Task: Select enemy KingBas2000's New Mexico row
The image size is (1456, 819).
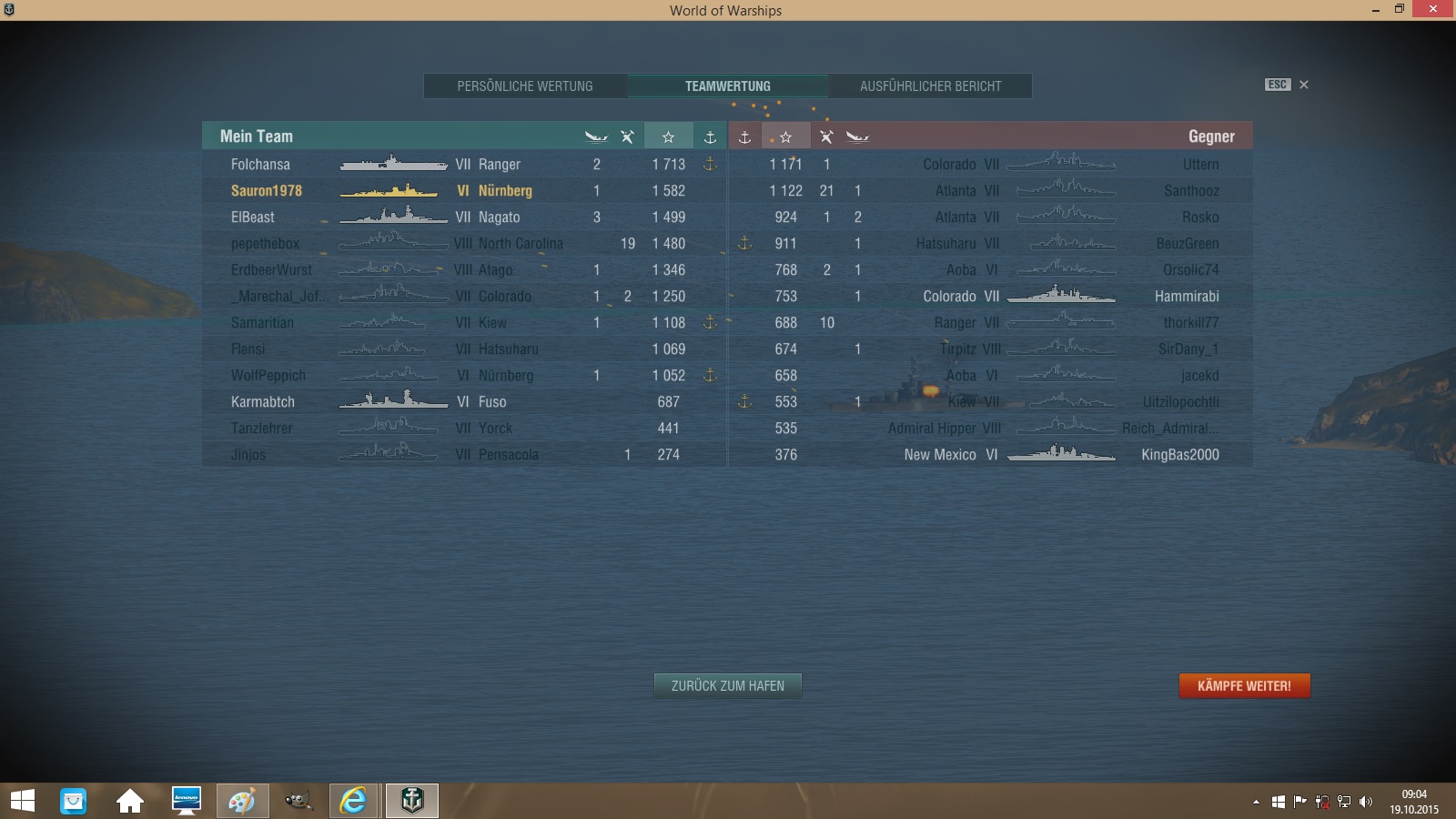Action: click(x=1179, y=455)
